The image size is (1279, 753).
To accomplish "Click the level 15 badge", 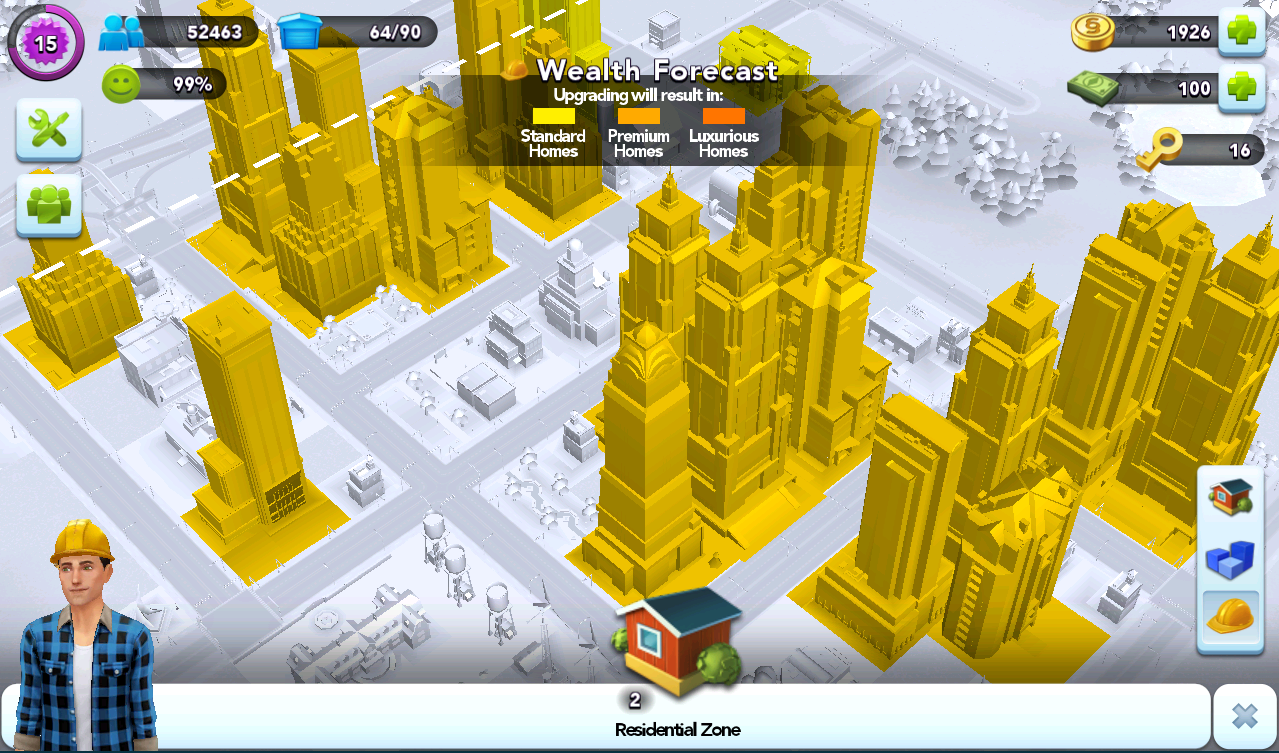I will click(x=46, y=43).
